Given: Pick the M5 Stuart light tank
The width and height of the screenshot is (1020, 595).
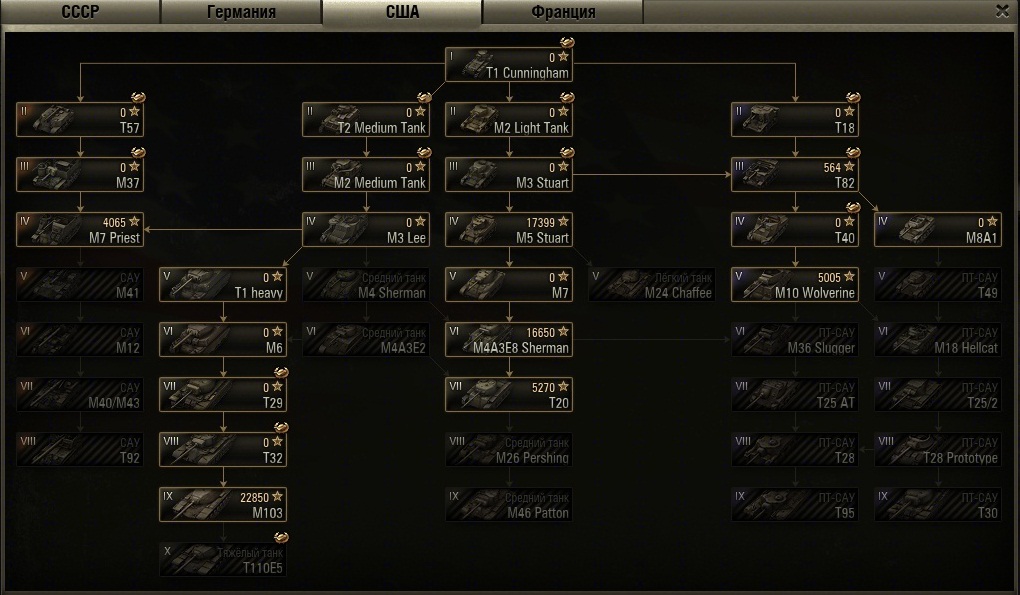Looking at the screenshot, I should 509,230.
